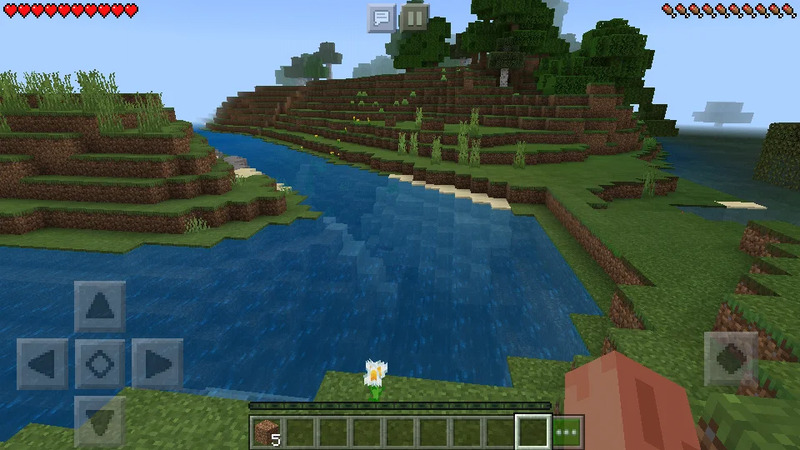Viewport: 800px width, 450px height.
Task: Open the chat window button
Action: [x=381, y=18]
